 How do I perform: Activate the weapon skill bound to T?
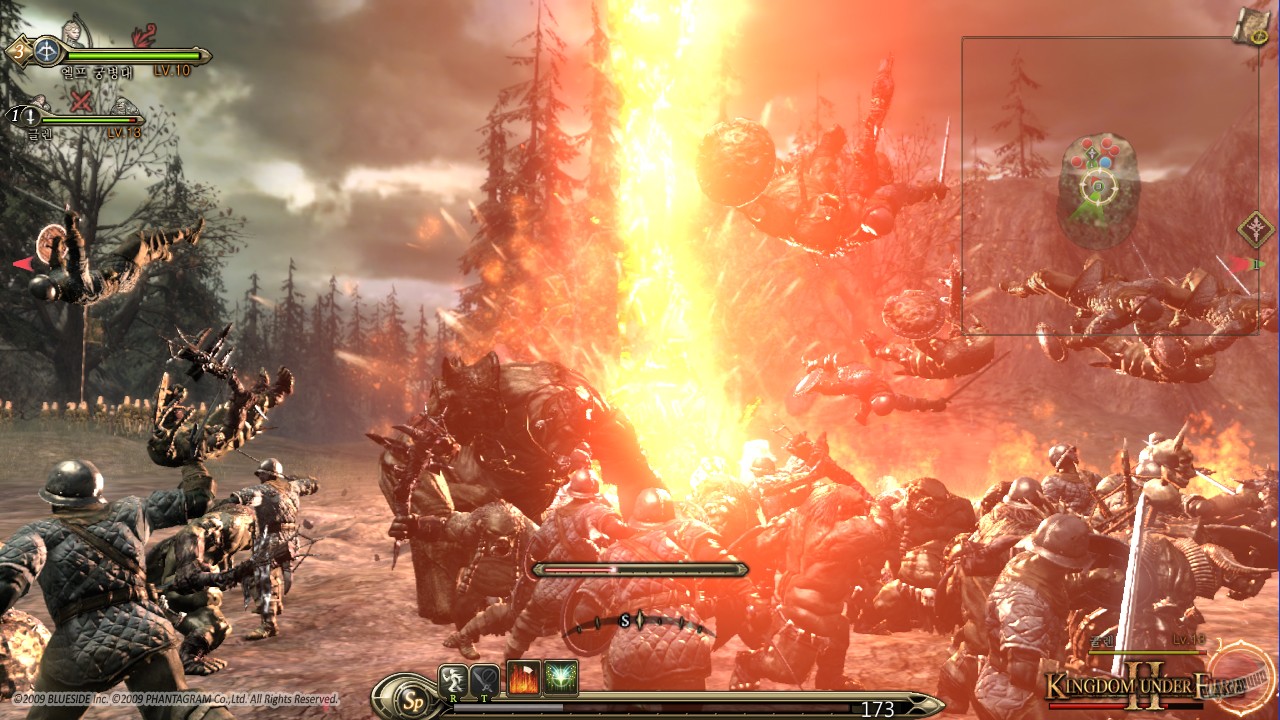coord(483,680)
